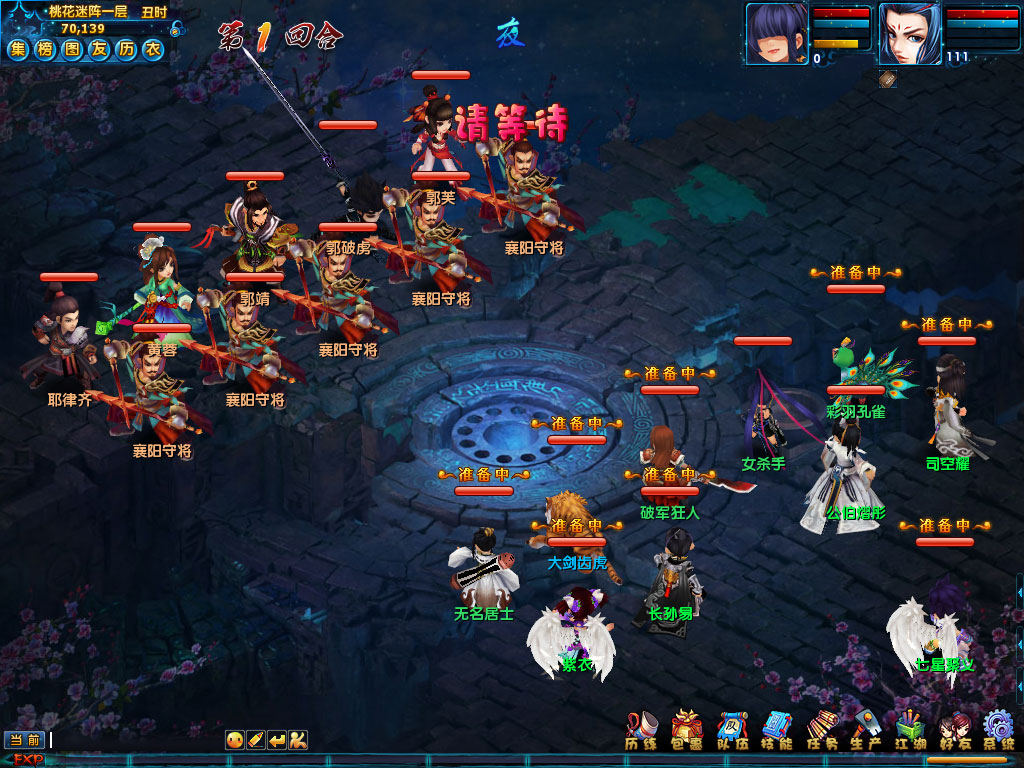Open the 榜 ranking button
The height and width of the screenshot is (768, 1024).
pyautogui.click(x=45, y=48)
